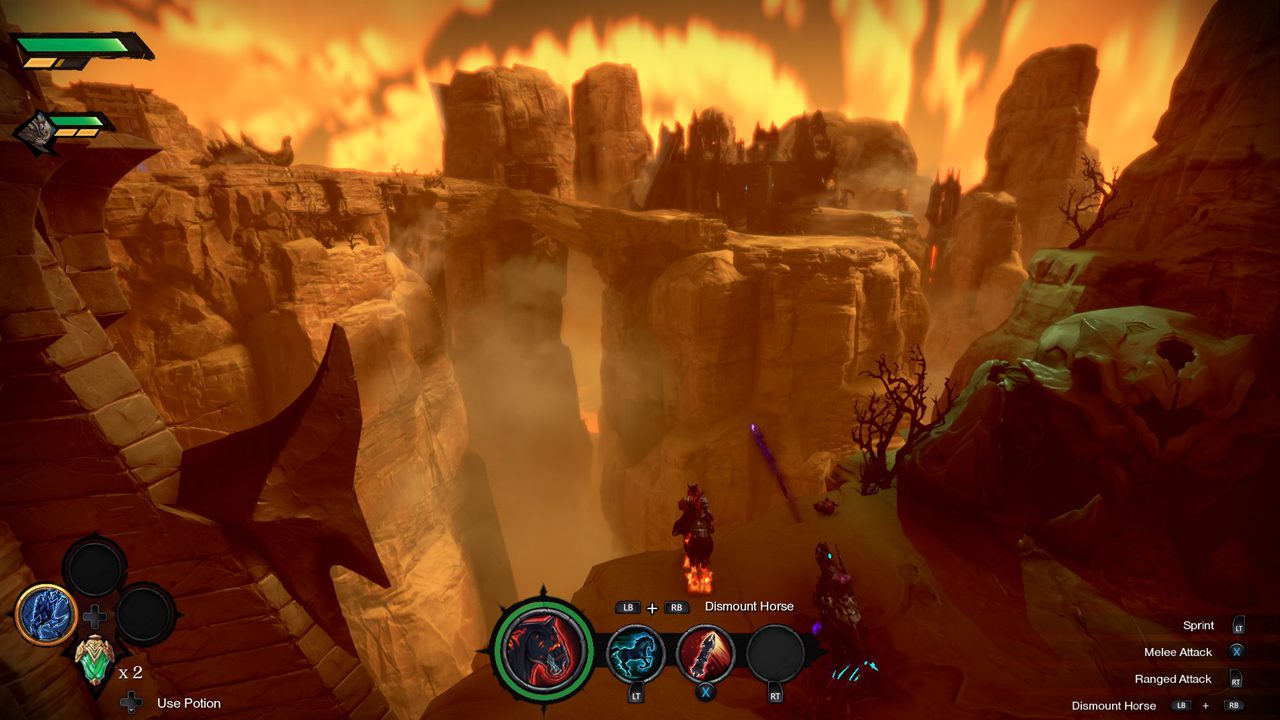Use the red melee attack ability
Screen dimensions: 1280x720
(x=705, y=653)
